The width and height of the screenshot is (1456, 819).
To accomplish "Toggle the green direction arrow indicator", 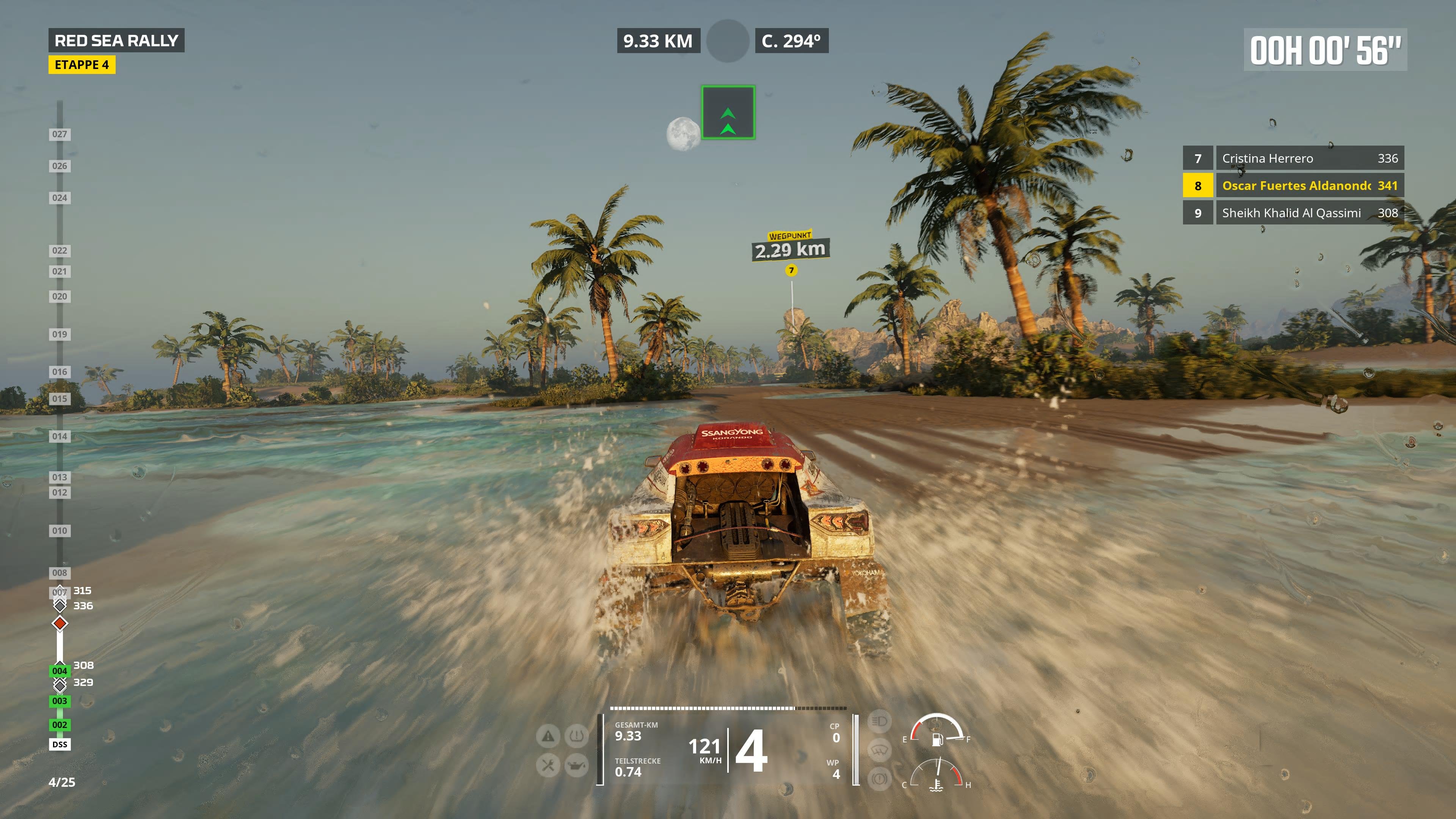I will click(728, 112).
